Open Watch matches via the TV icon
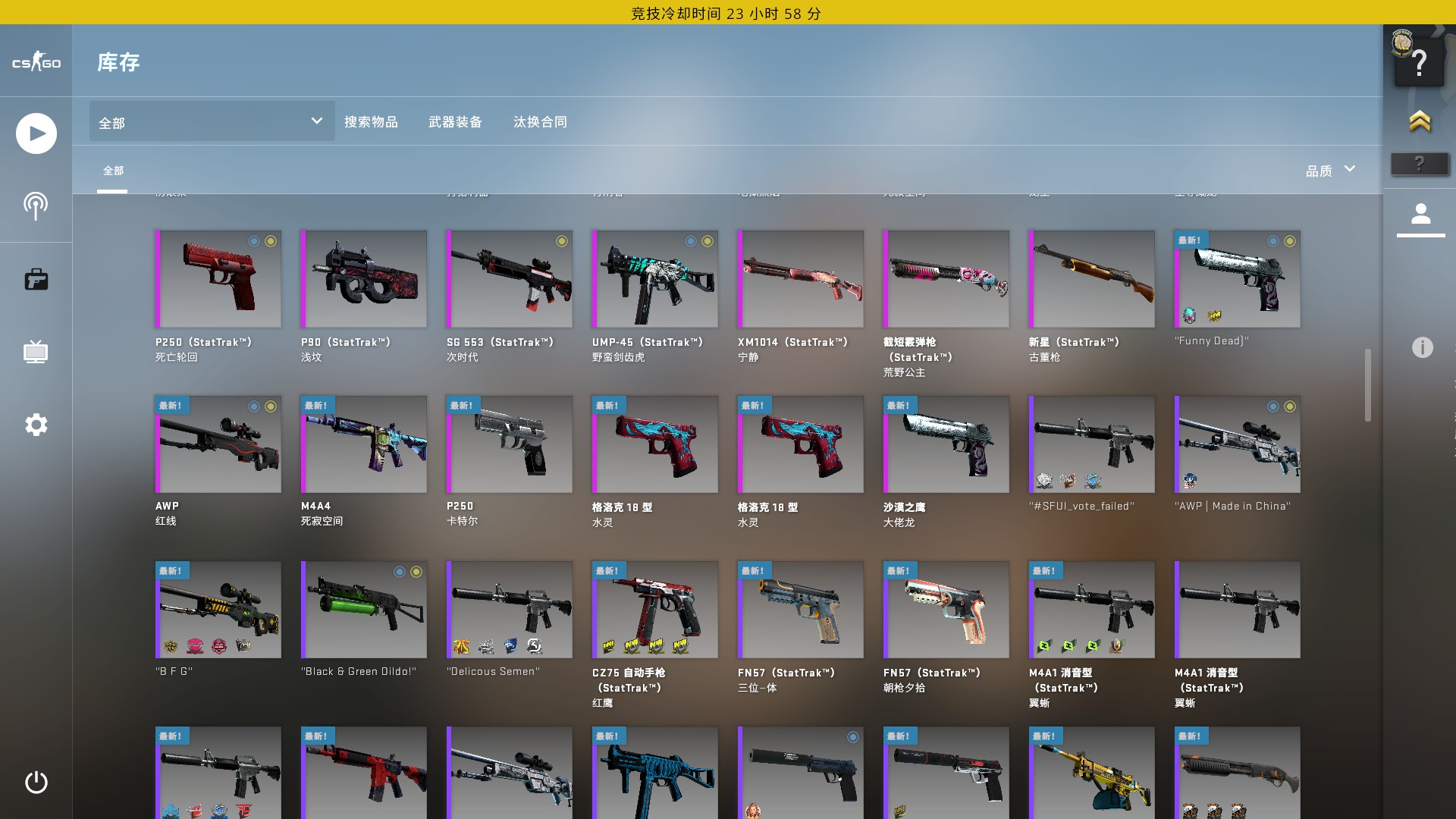Viewport: 1456px width, 819px height. pos(36,352)
